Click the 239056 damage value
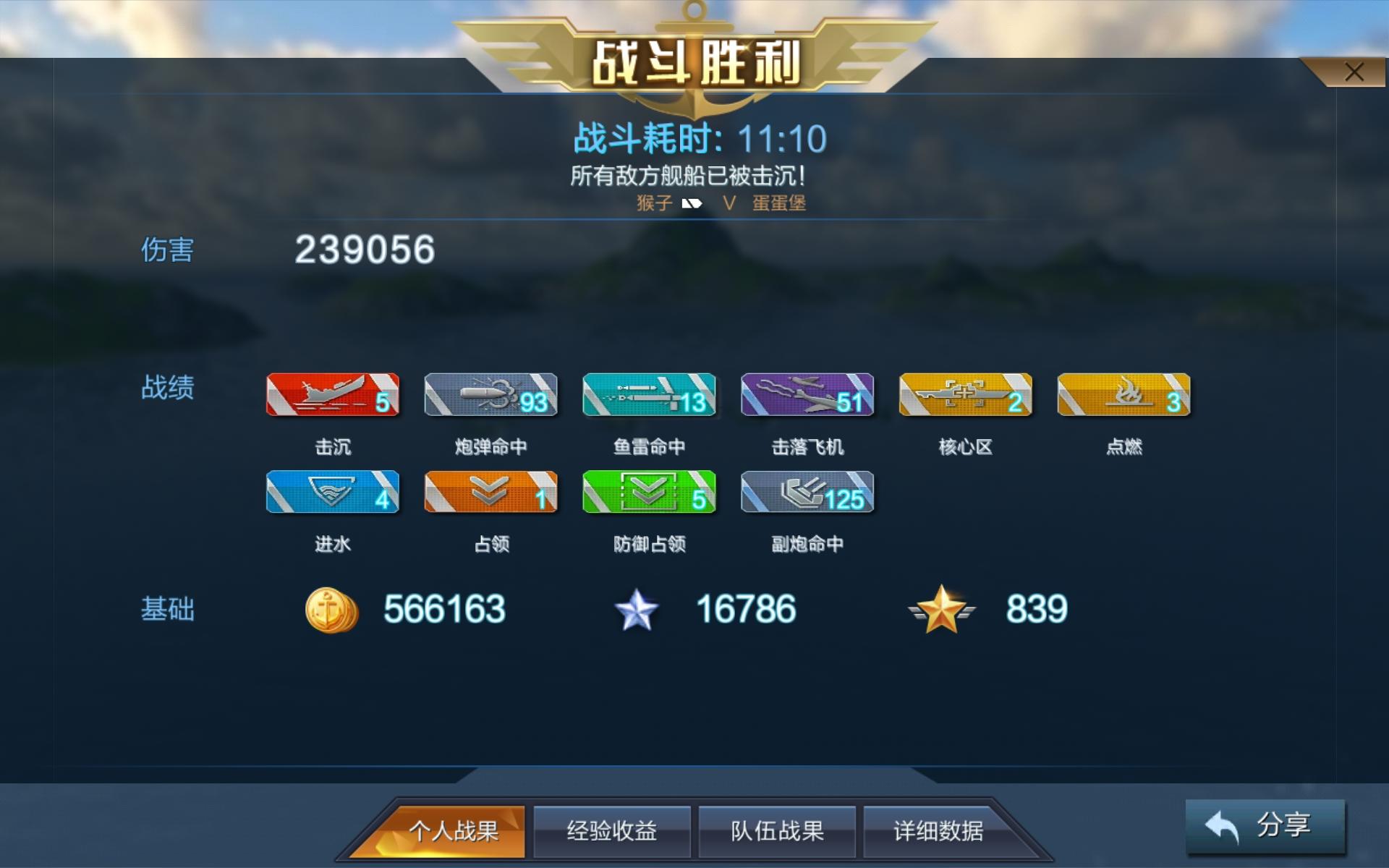Image resolution: width=1389 pixels, height=868 pixels. click(364, 249)
